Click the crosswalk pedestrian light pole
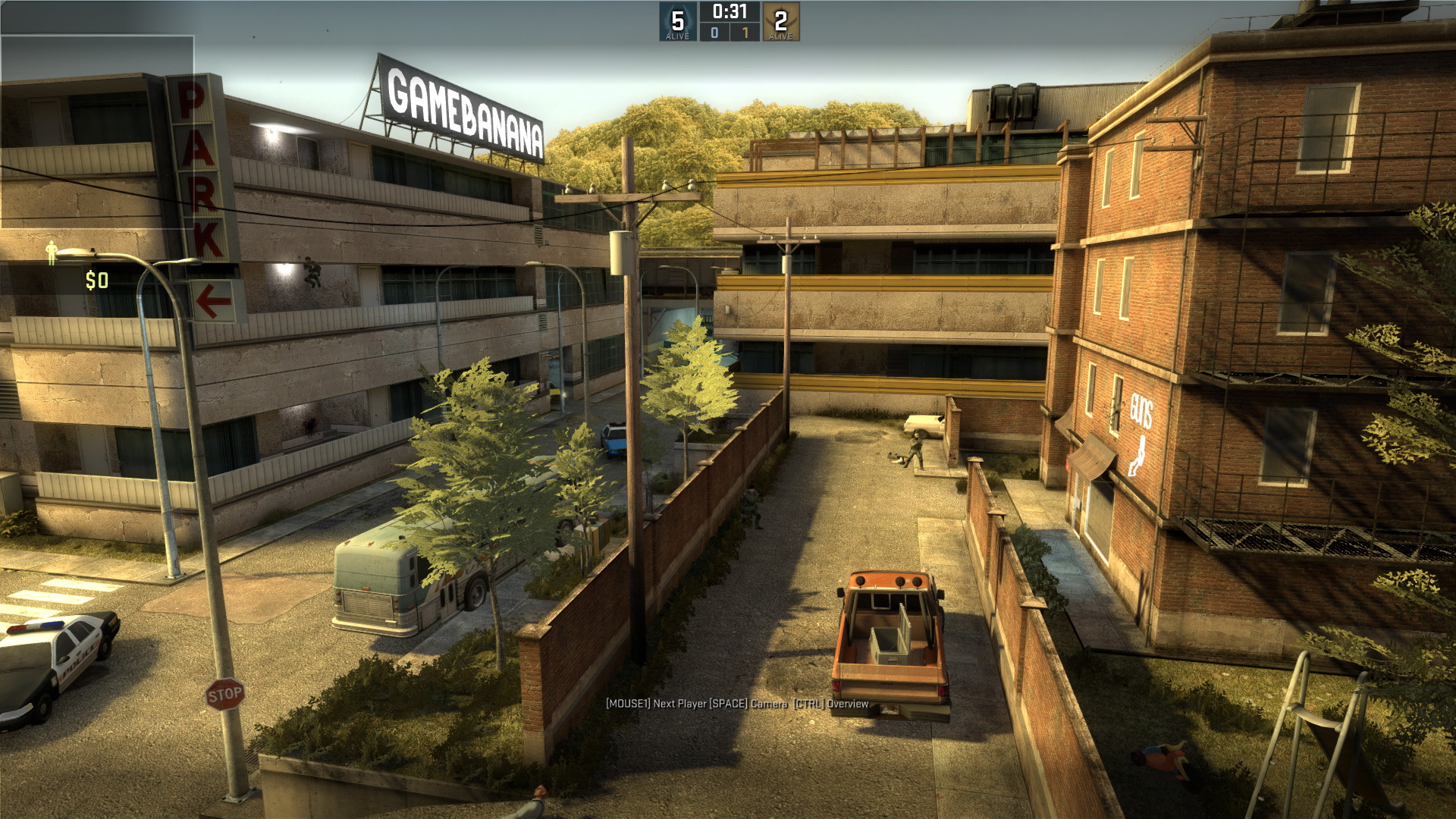Viewport: 1456px width, 819px height. [x=149, y=417]
